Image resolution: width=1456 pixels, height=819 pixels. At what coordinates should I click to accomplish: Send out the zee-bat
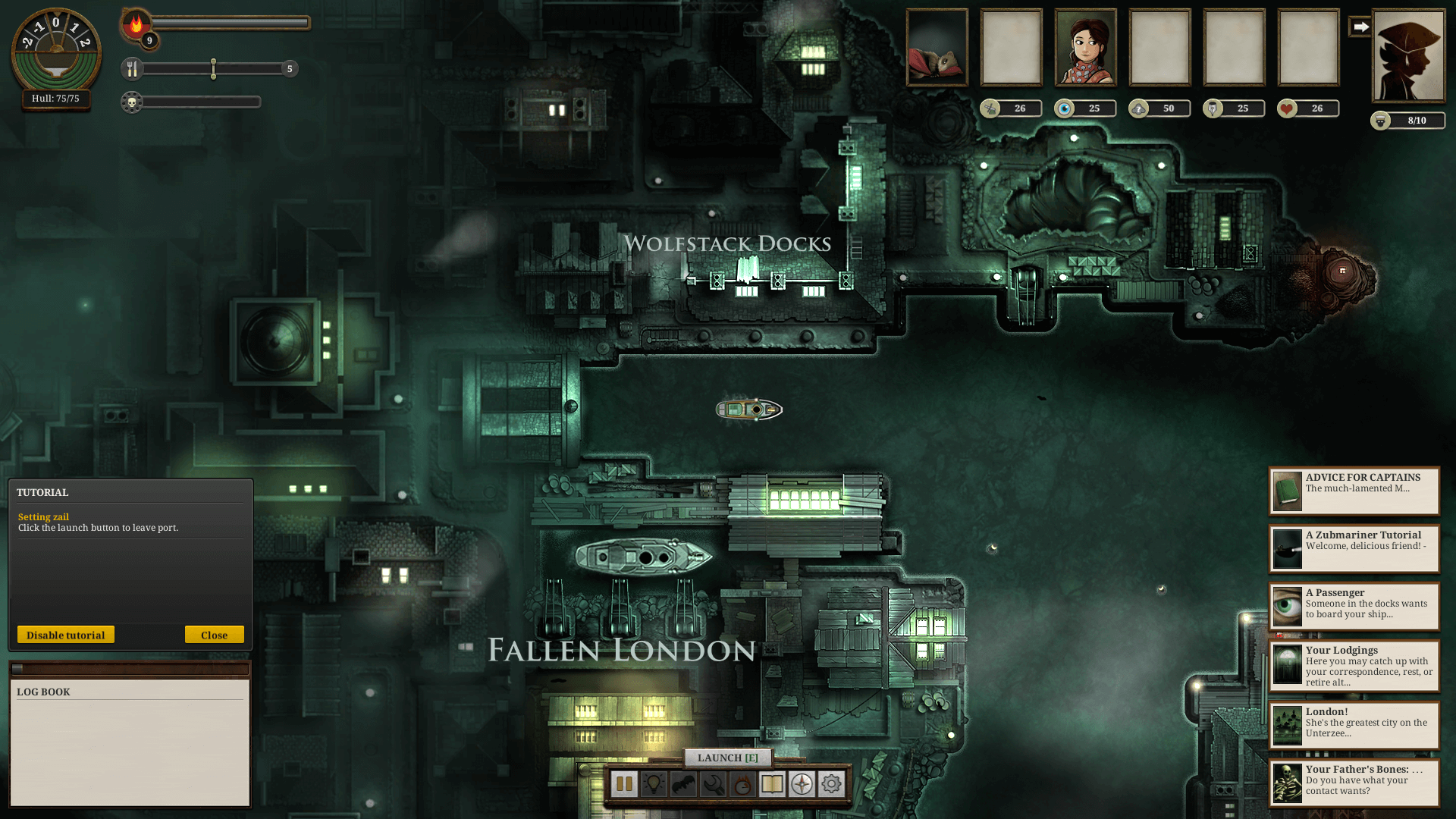[683, 784]
